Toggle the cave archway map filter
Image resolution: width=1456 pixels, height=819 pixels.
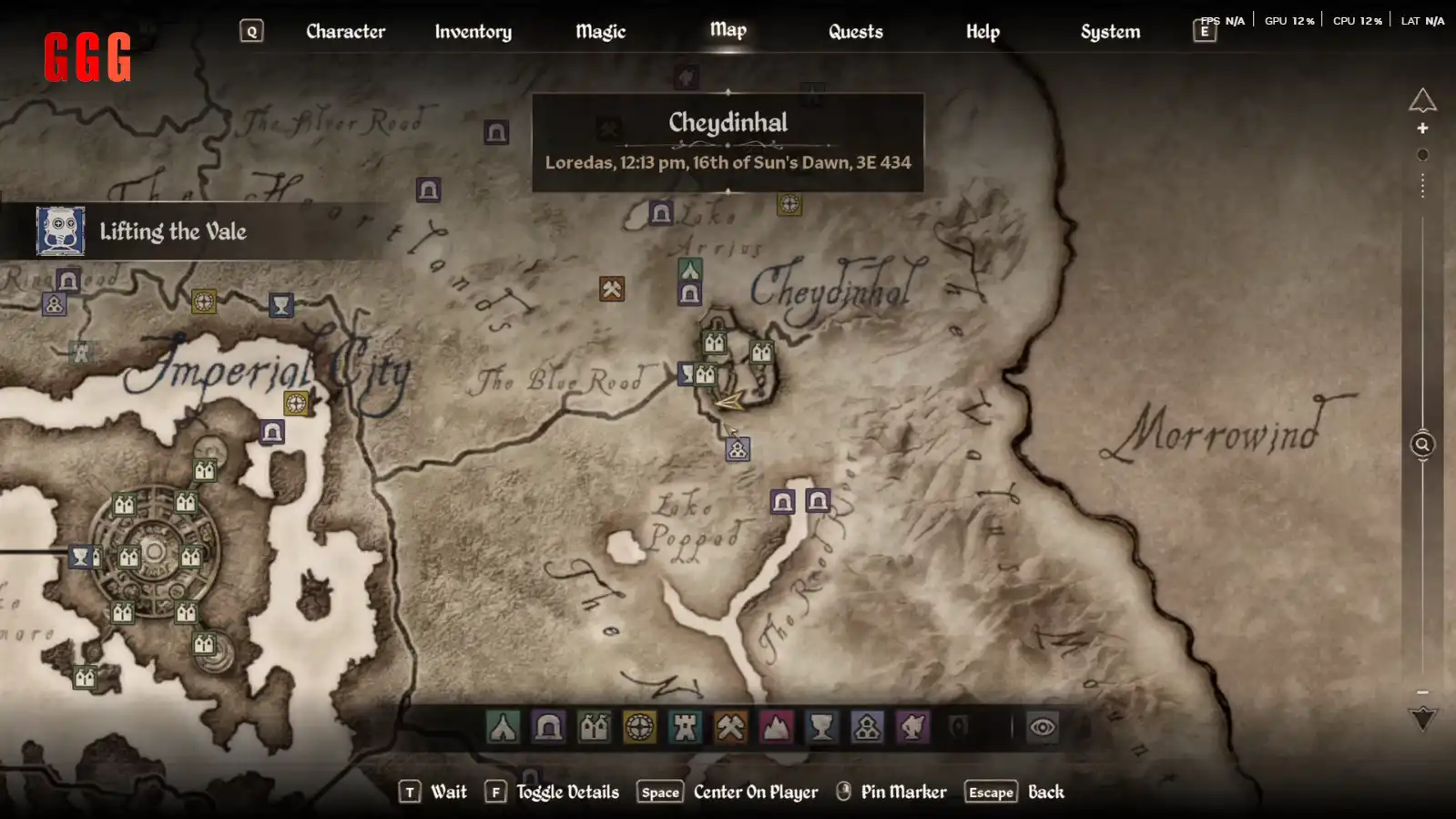tap(548, 727)
